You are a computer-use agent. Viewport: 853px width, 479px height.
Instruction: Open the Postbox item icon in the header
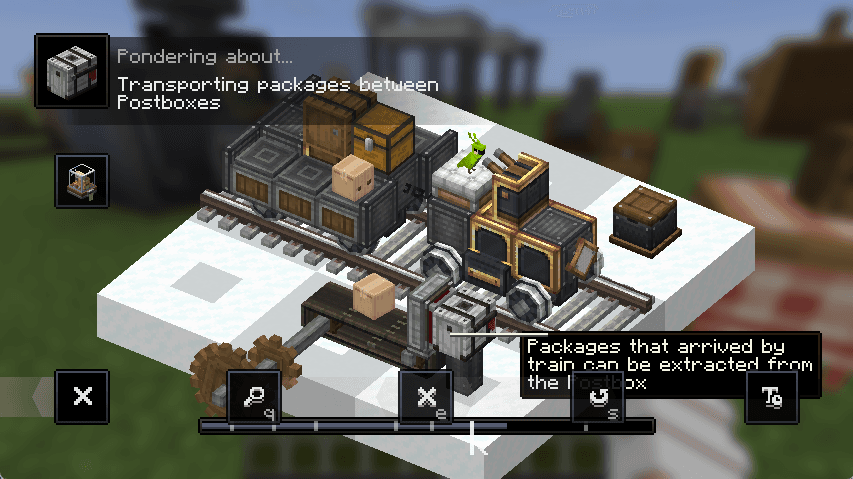click(x=71, y=71)
